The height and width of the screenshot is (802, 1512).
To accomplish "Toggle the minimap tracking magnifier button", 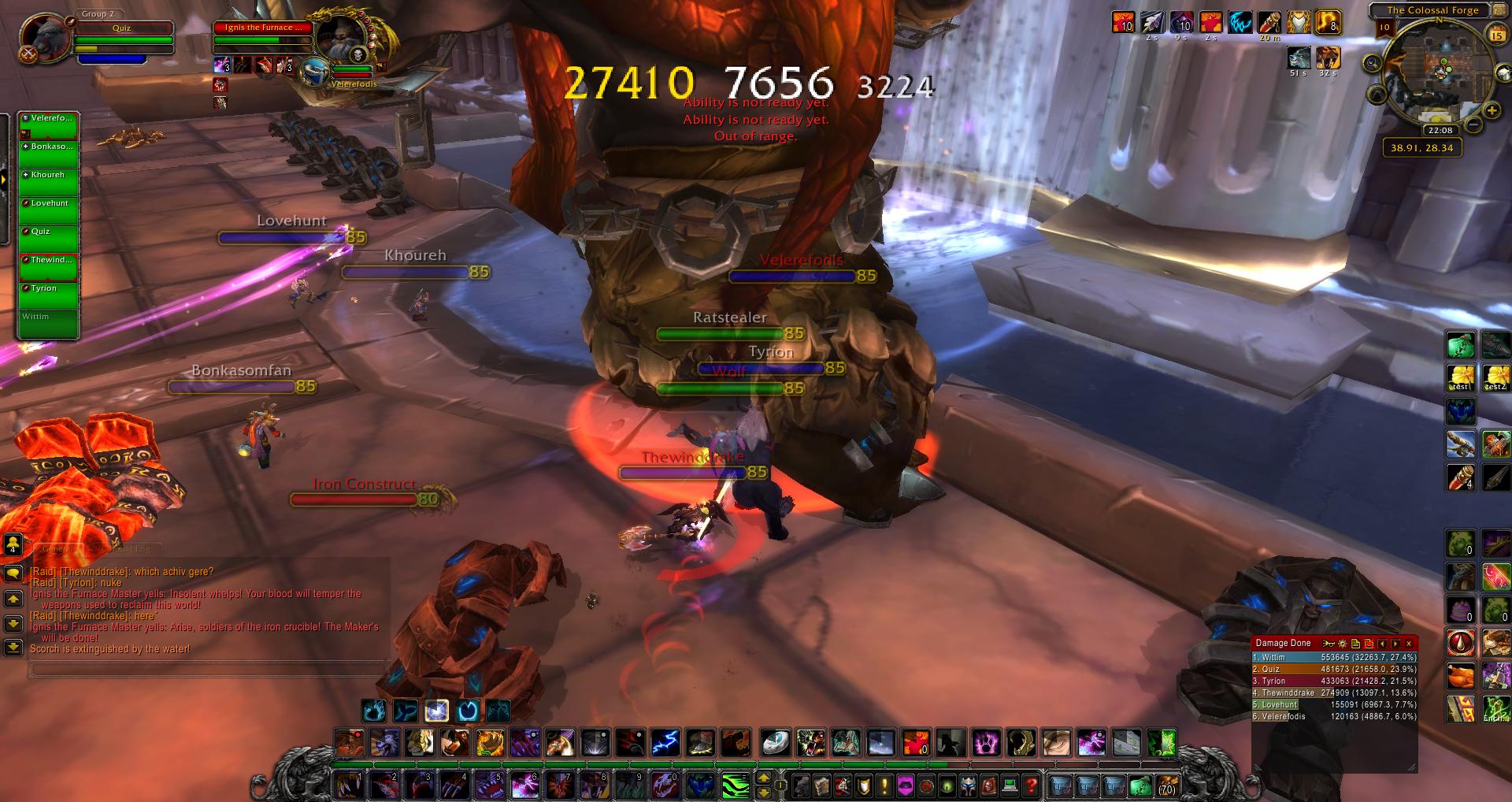I will click(1372, 63).
